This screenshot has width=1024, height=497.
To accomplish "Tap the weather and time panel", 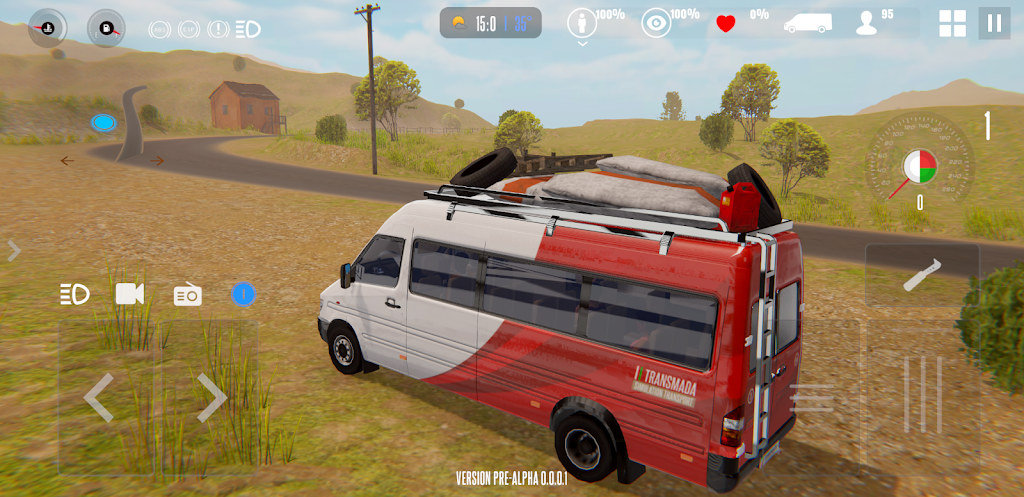I will [x=490, y=23].
